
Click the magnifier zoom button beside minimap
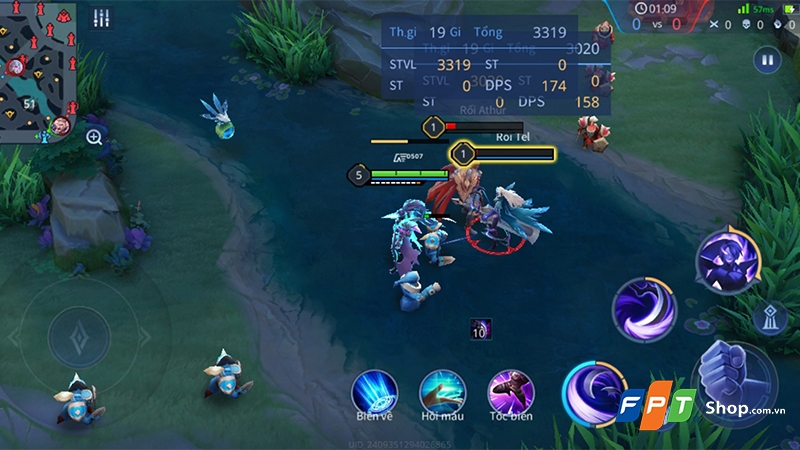tap(95, 137)
